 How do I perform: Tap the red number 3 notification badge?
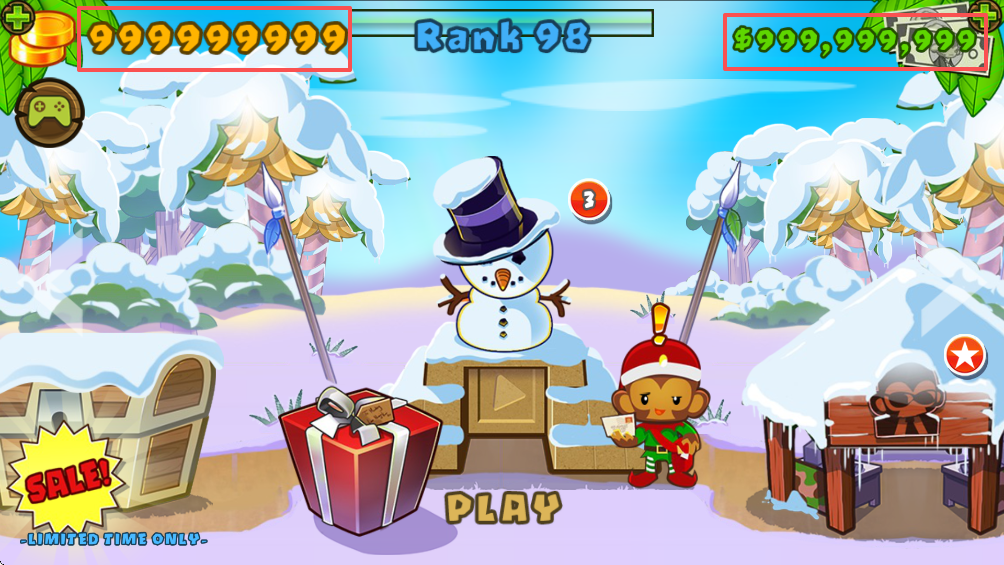pyautogui.click(x=589, y=200)
